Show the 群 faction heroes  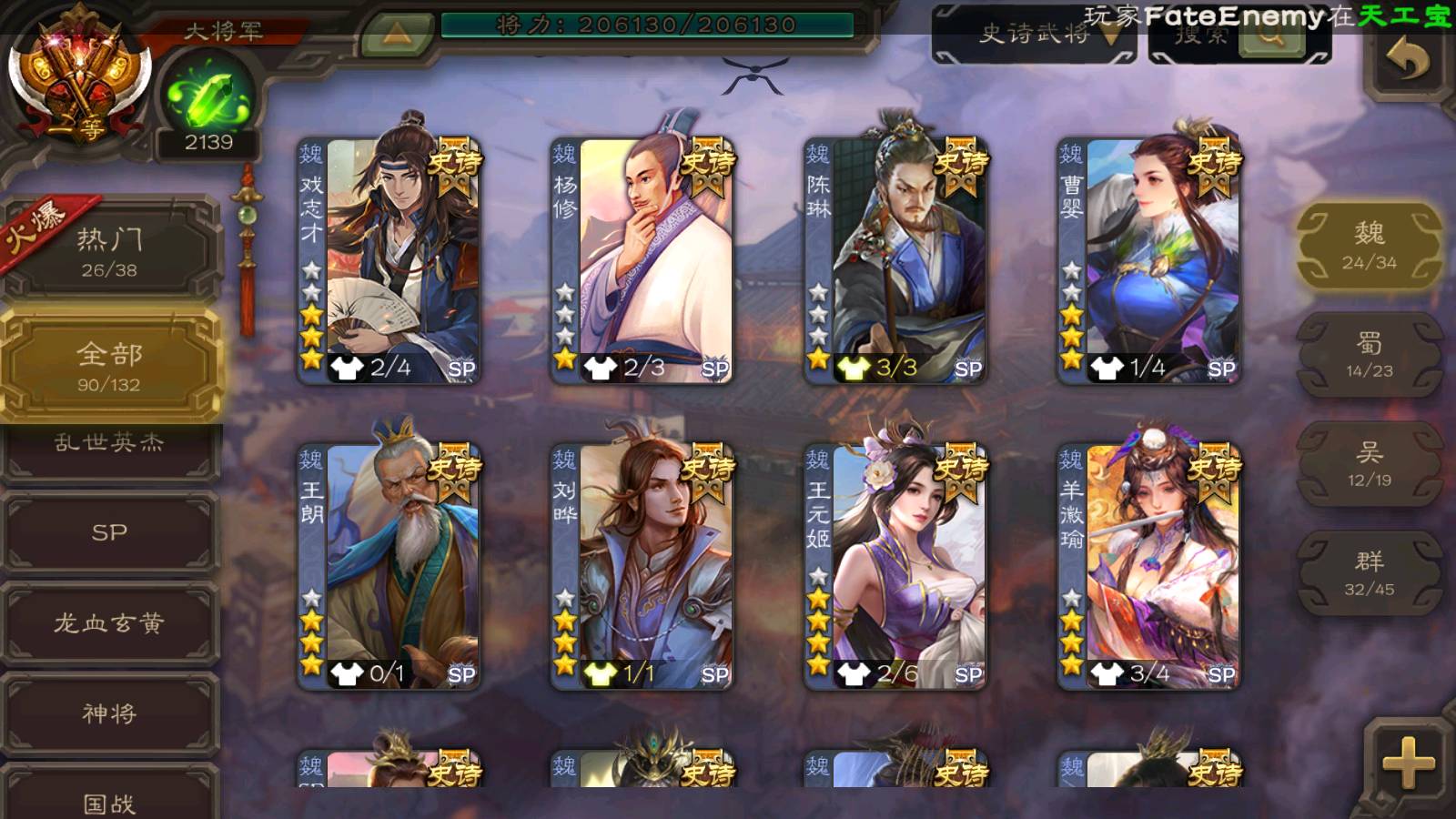(1369, 573)
